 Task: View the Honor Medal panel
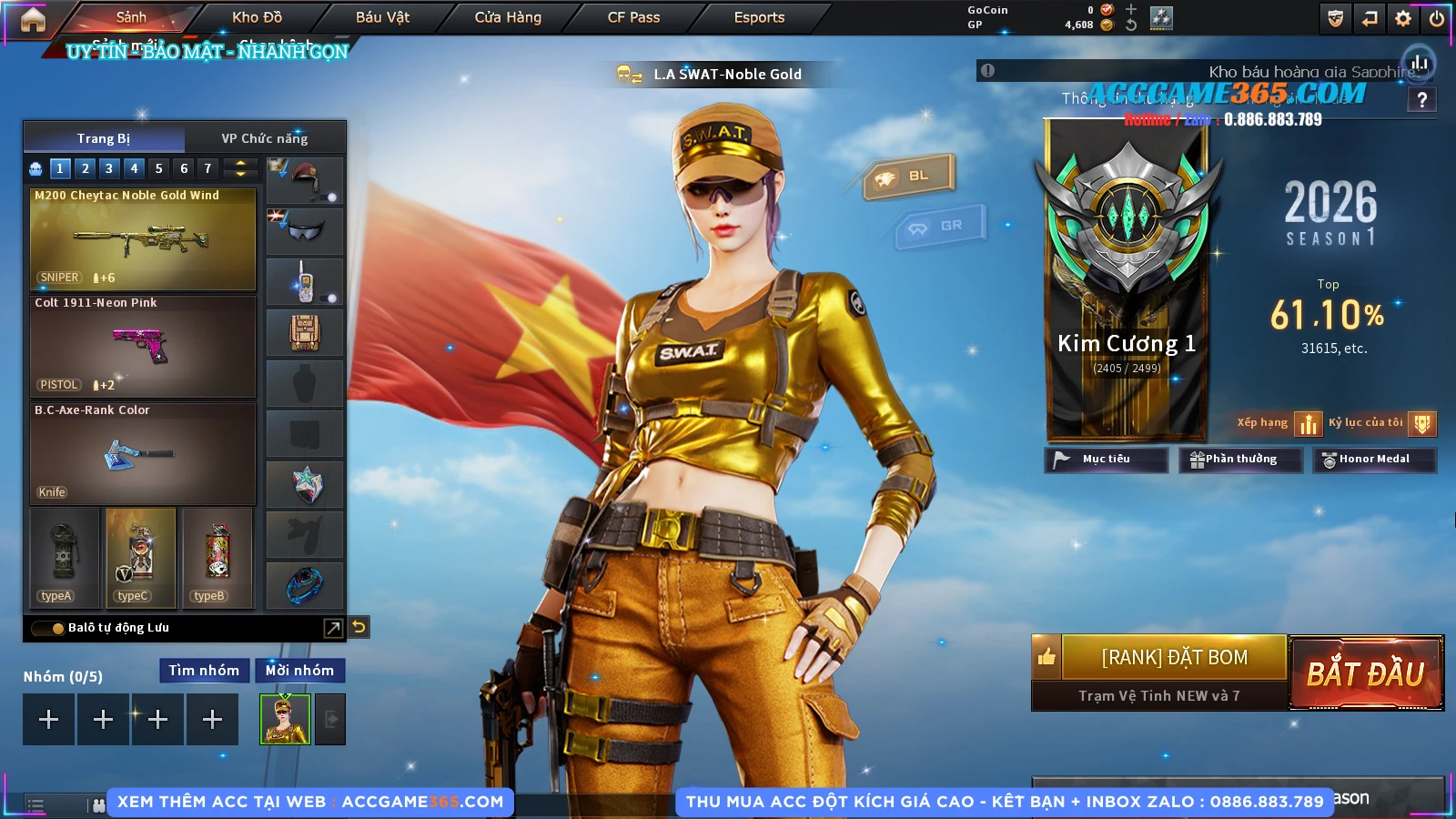(1373, 460)
